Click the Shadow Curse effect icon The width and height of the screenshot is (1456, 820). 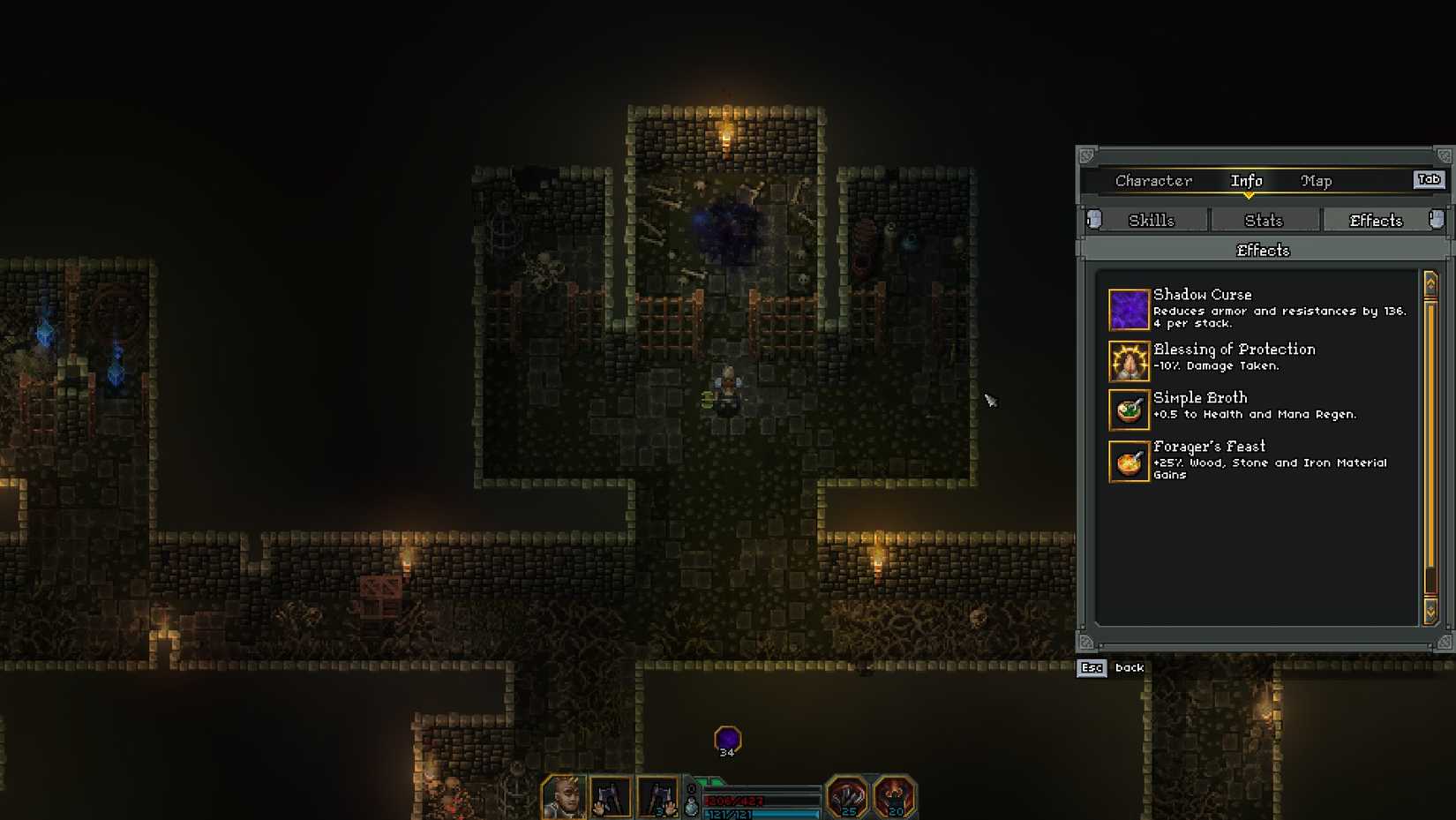point(1128,311)
